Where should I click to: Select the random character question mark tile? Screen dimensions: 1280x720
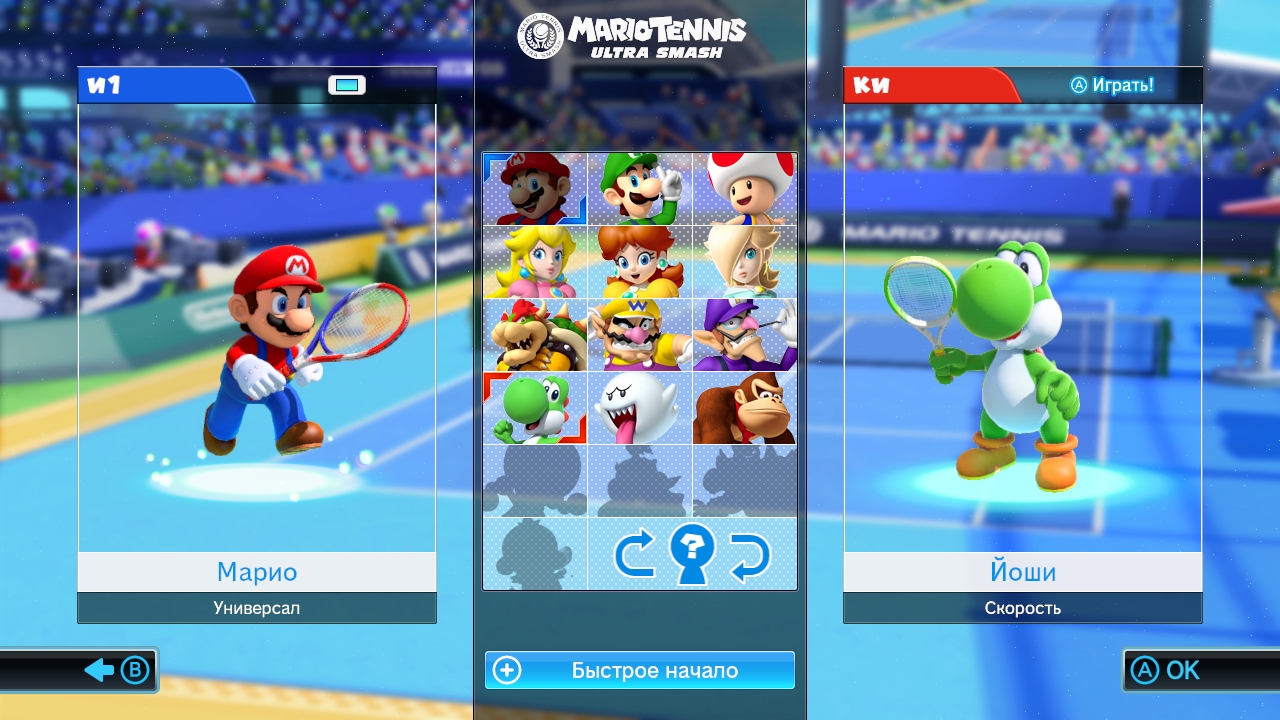tap(692, 554)
